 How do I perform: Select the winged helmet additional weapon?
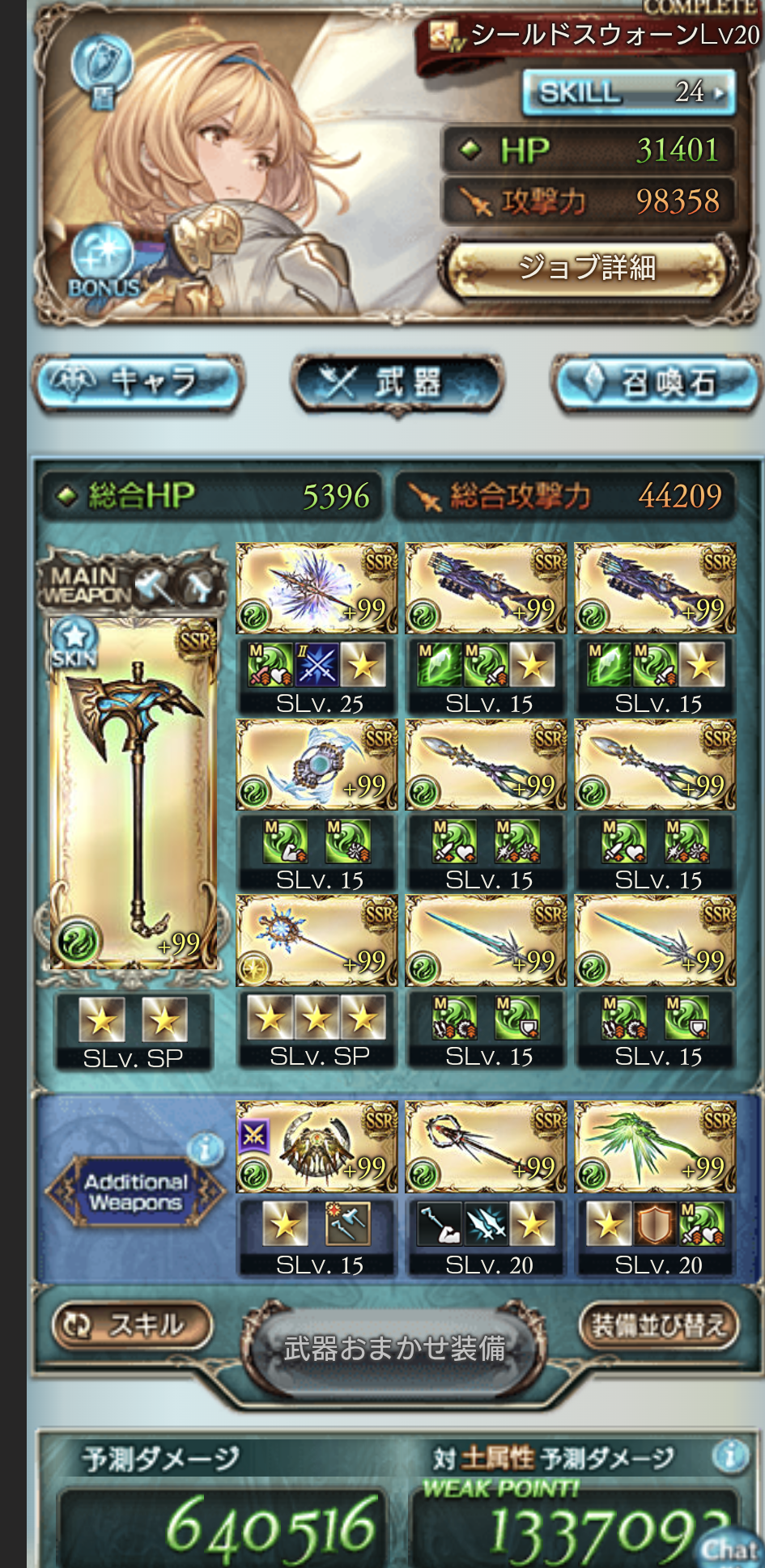(317, 1147)
